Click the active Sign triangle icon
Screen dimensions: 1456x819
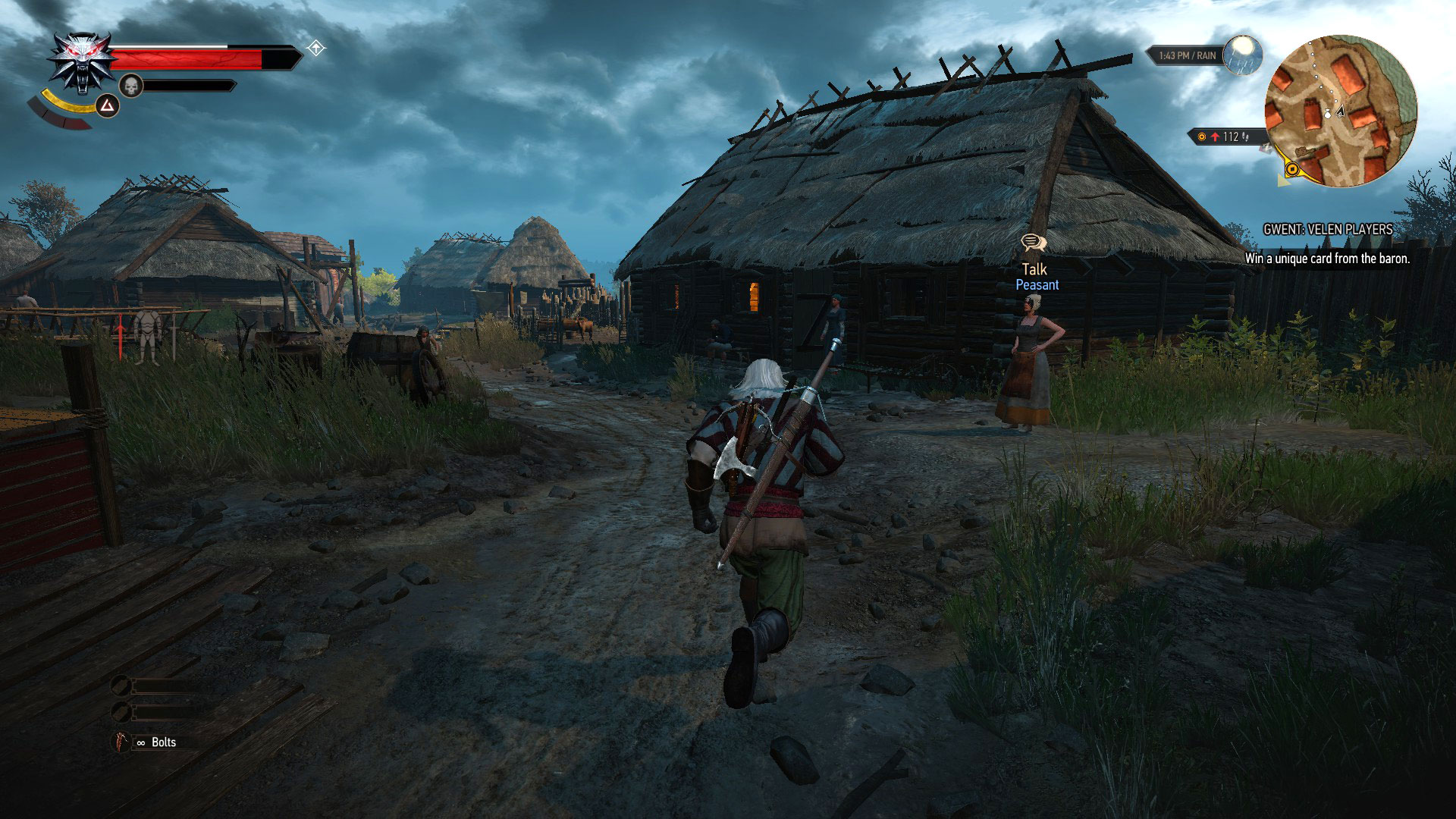(107, 105)
